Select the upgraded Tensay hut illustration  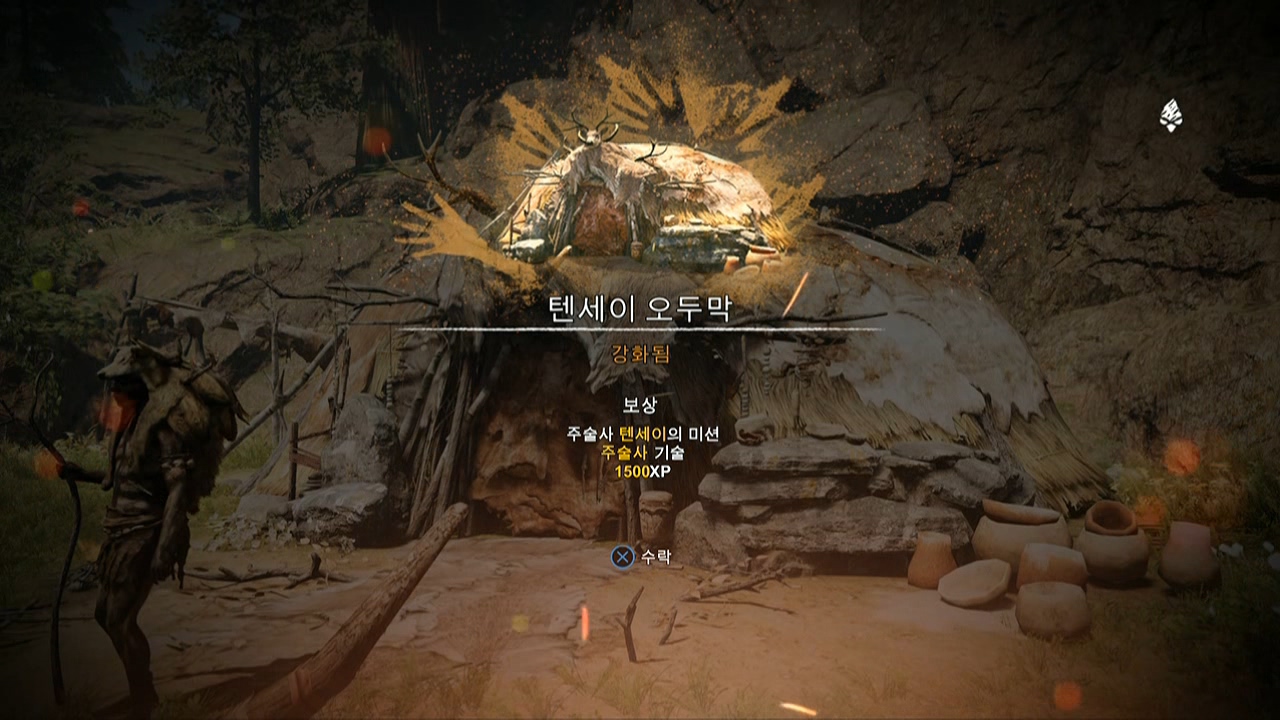click(x=640, y=200)
